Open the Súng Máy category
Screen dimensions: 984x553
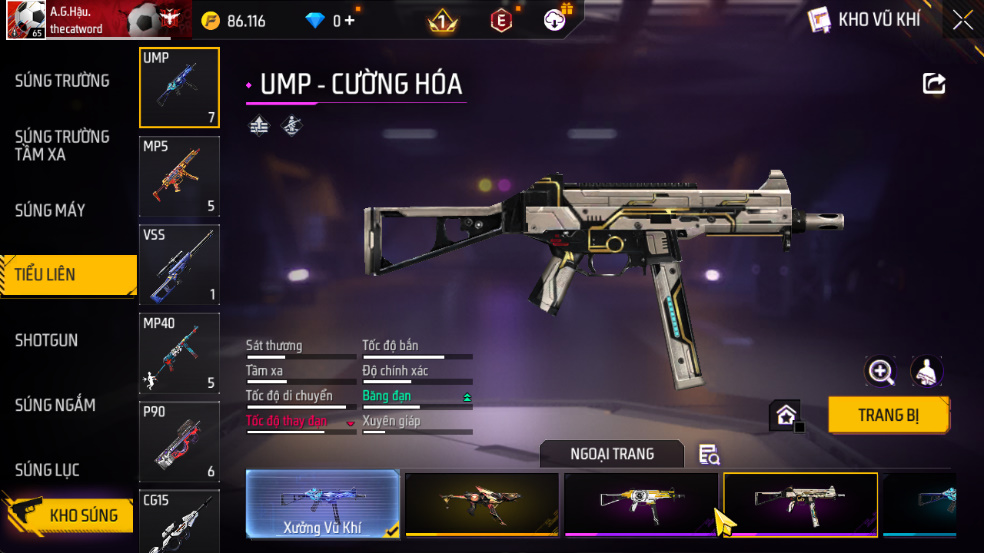point(50,210)
